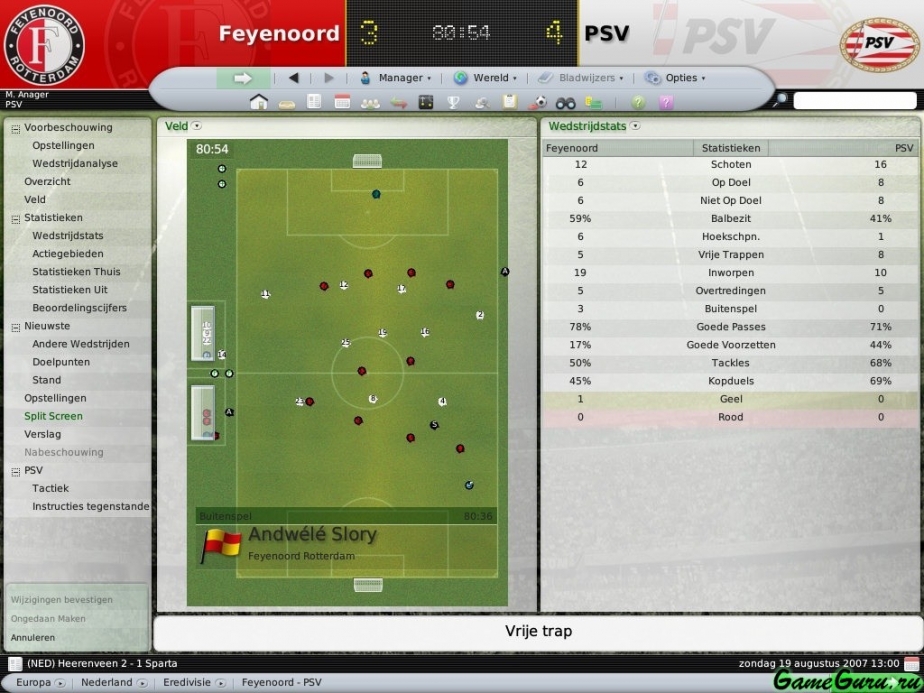Click the home icon in the toolbar
Image resolution: width=924 pixels, height=693 pixels.
point(259,102)
